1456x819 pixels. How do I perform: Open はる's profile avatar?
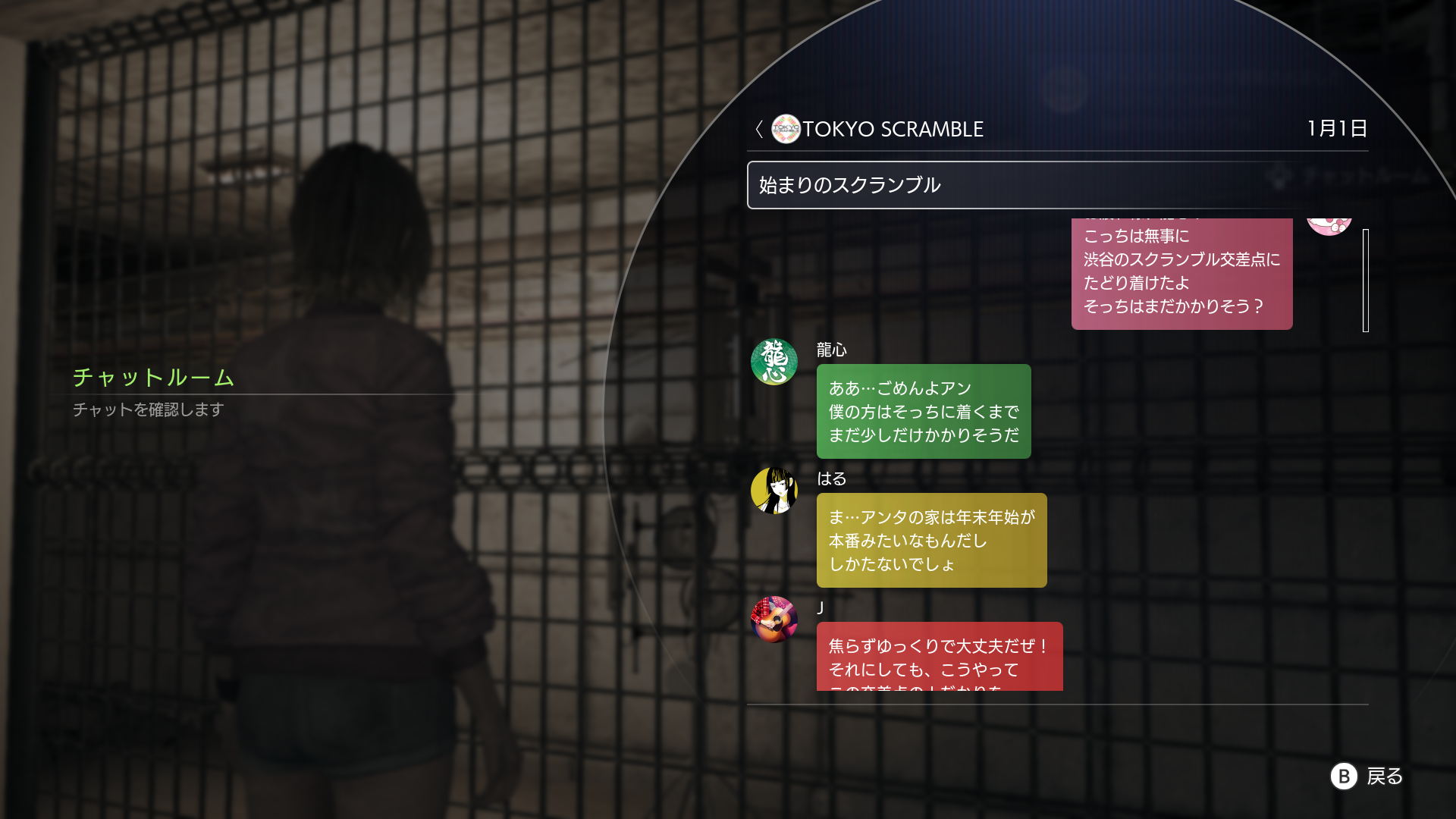pos(774,491)
